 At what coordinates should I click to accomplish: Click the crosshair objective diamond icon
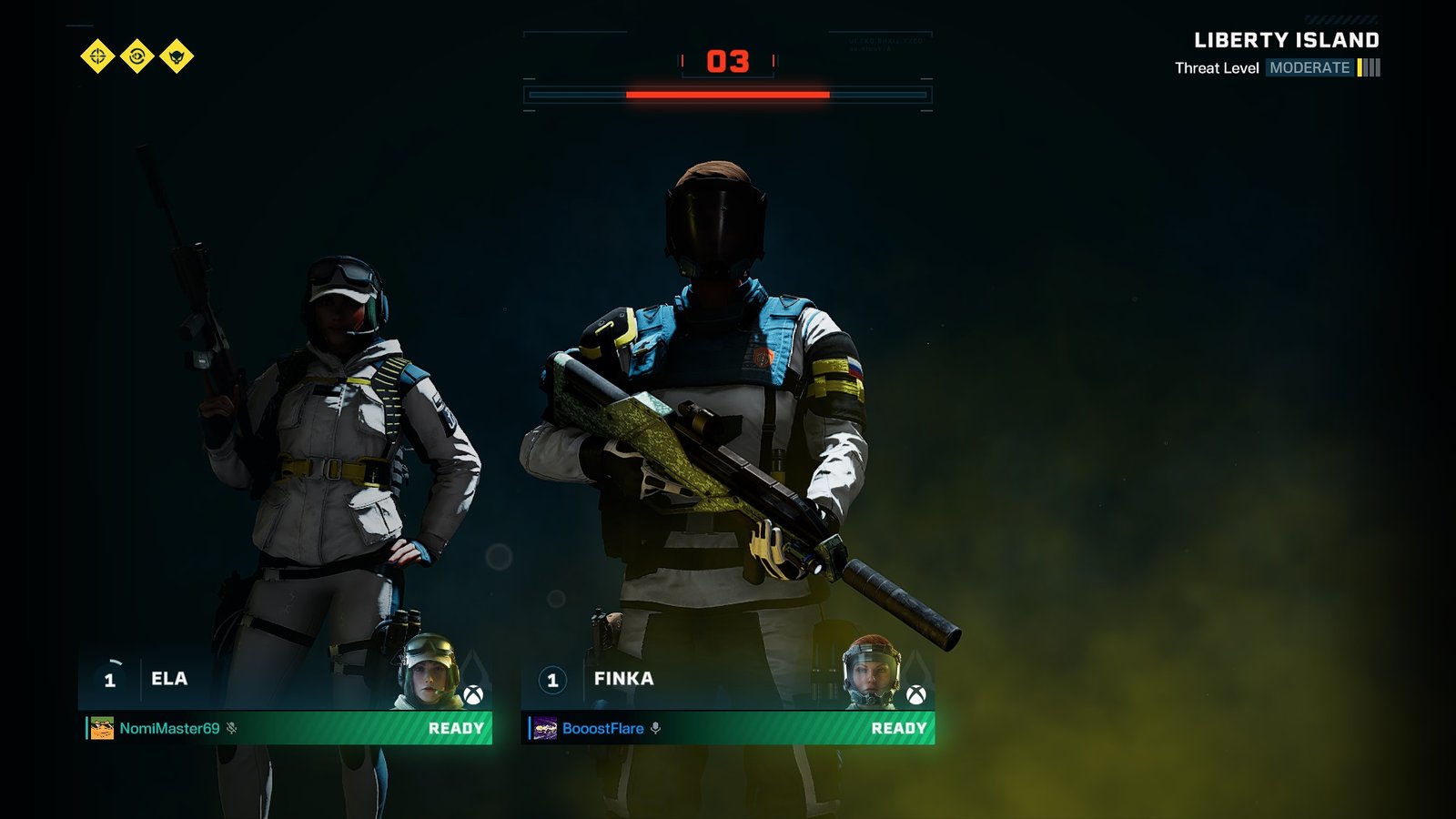(x=97, y=56)
